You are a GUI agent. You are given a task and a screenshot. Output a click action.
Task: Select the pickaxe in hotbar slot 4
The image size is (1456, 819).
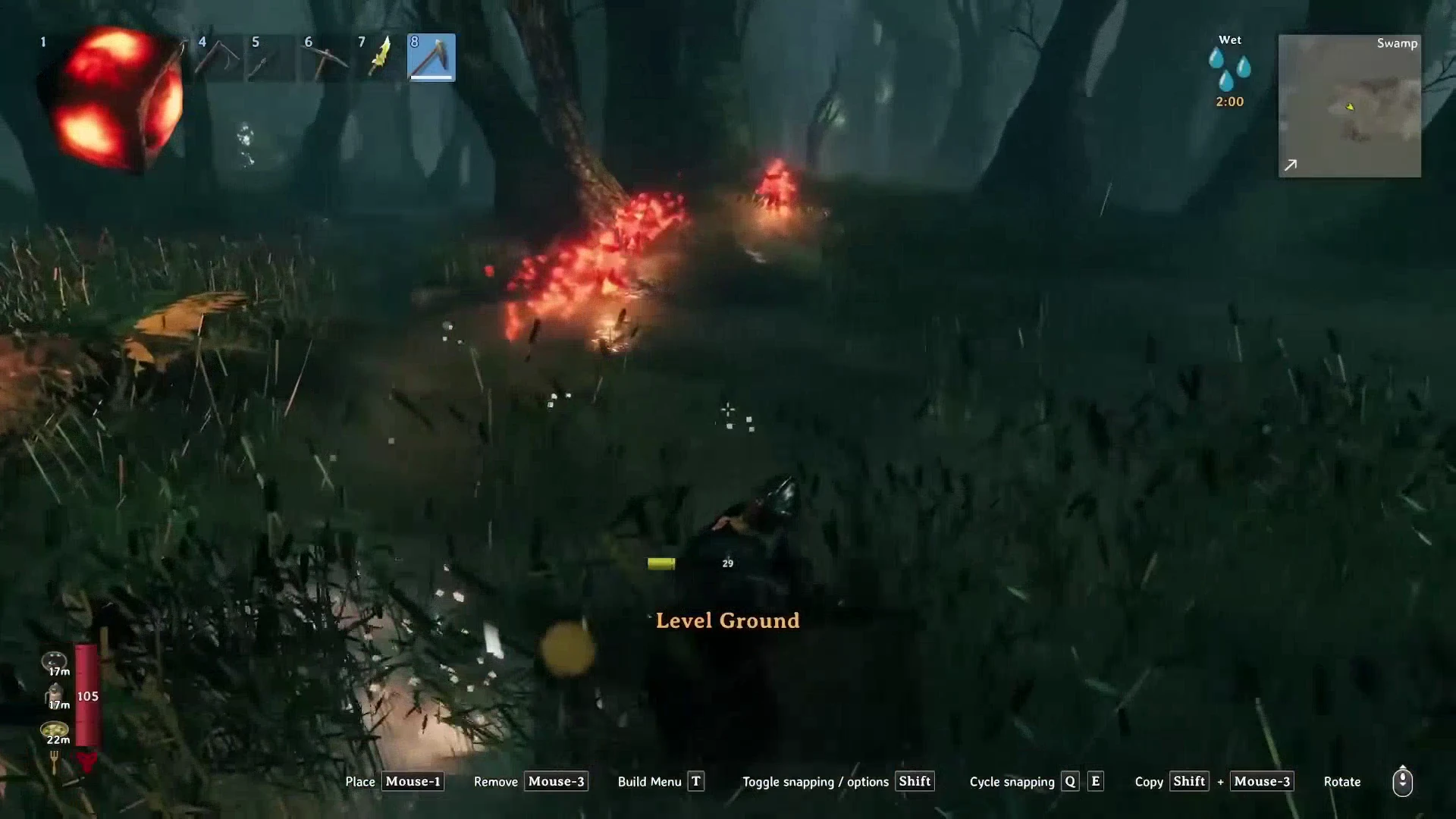218,58
